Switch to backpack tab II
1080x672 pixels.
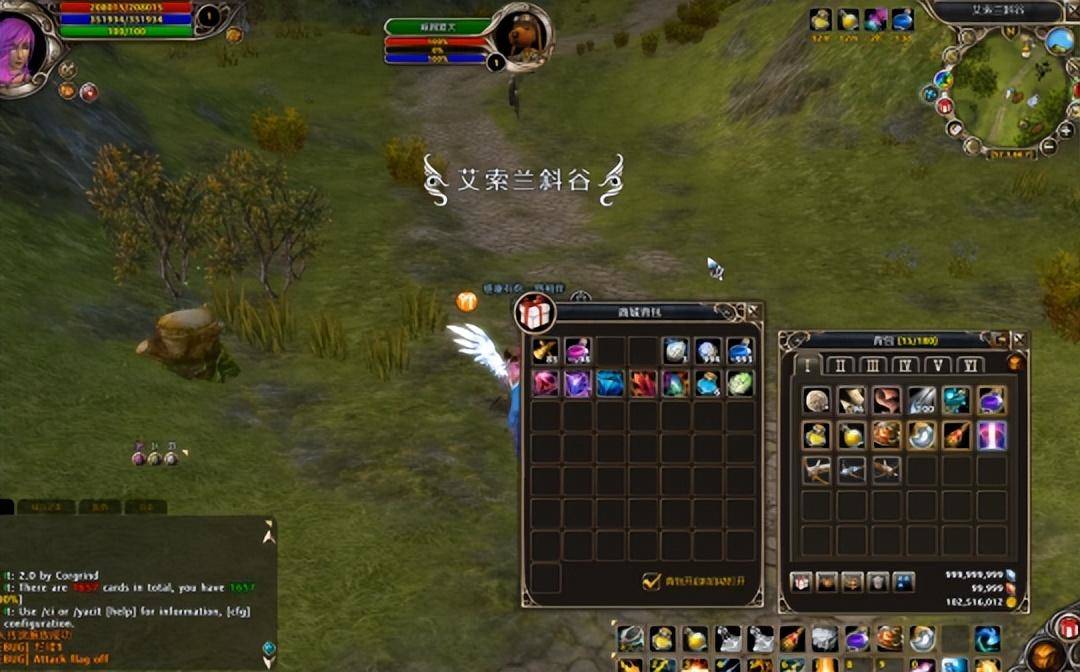click(x=839, y=365)
